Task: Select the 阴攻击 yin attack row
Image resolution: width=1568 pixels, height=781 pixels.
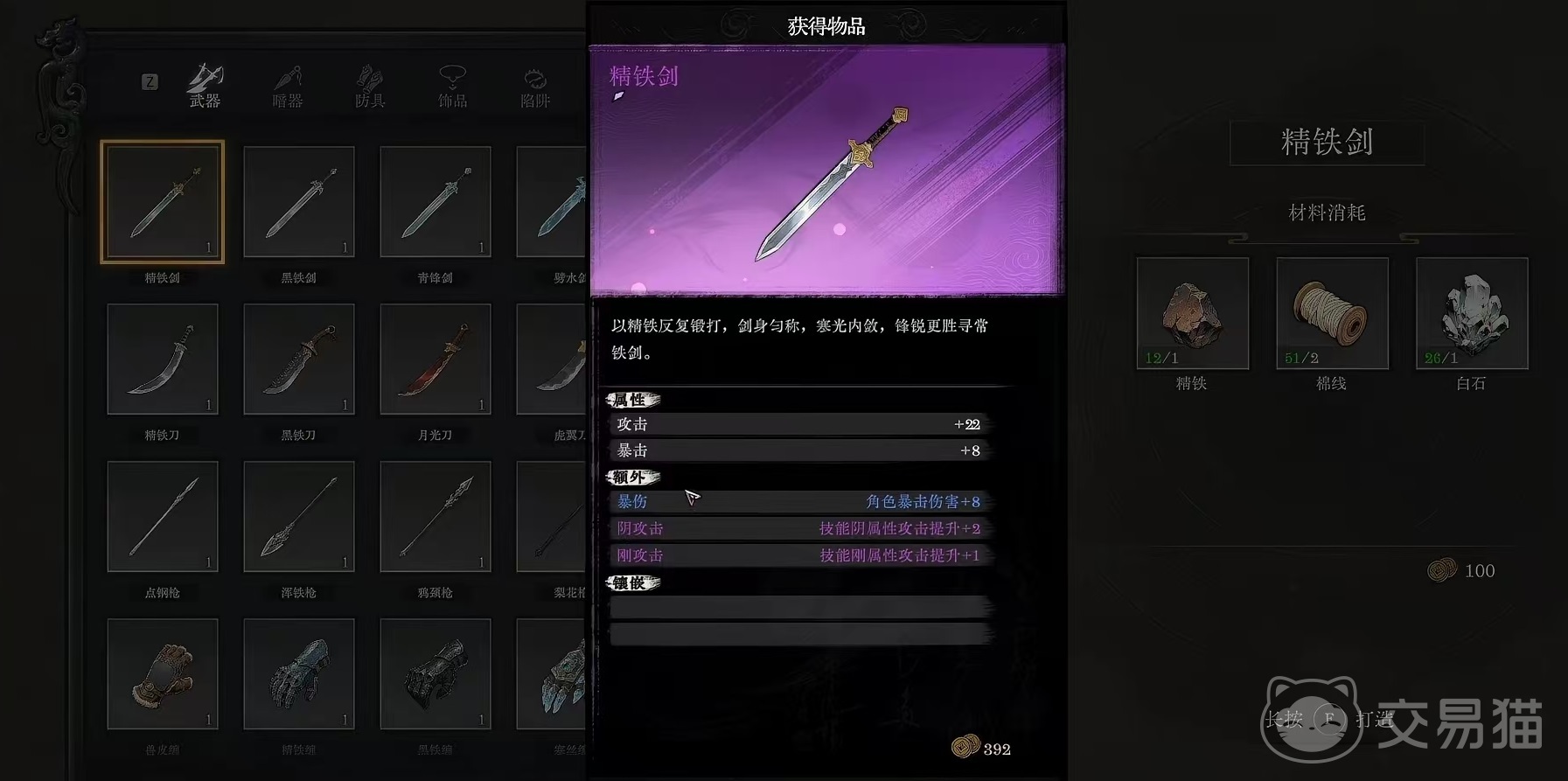Action: (641, 528)
